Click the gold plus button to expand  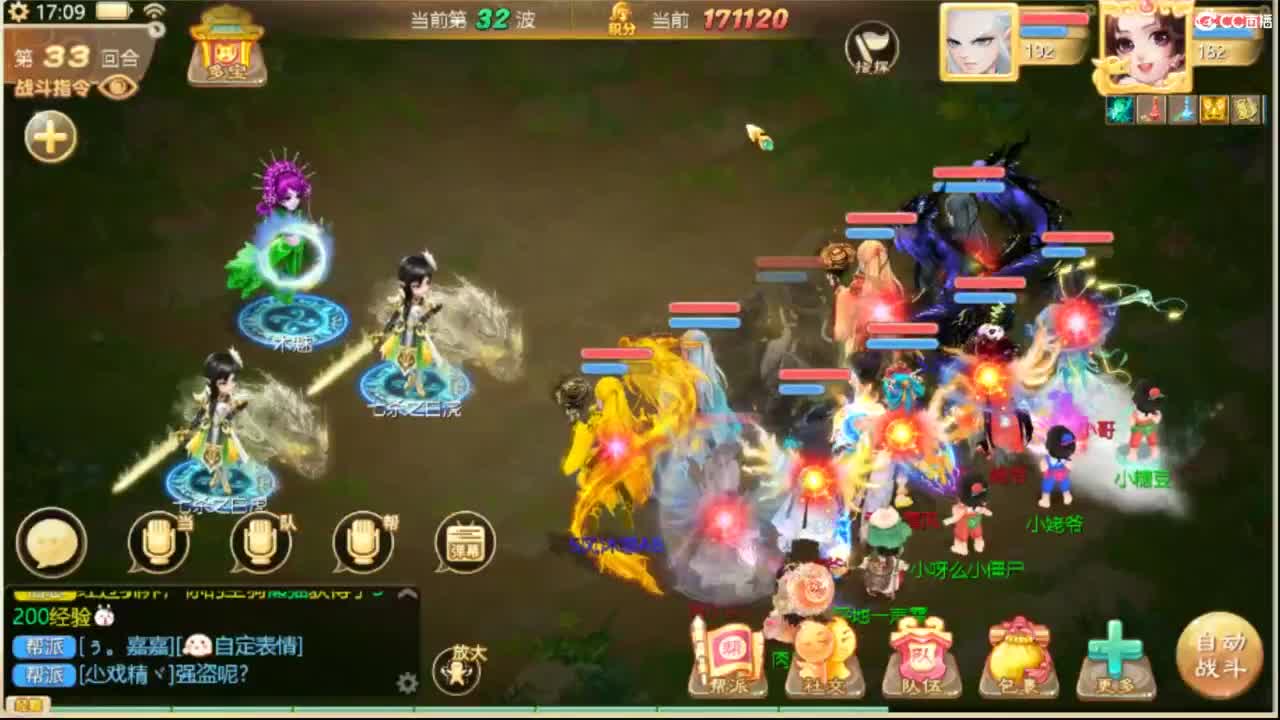(48, 139)
